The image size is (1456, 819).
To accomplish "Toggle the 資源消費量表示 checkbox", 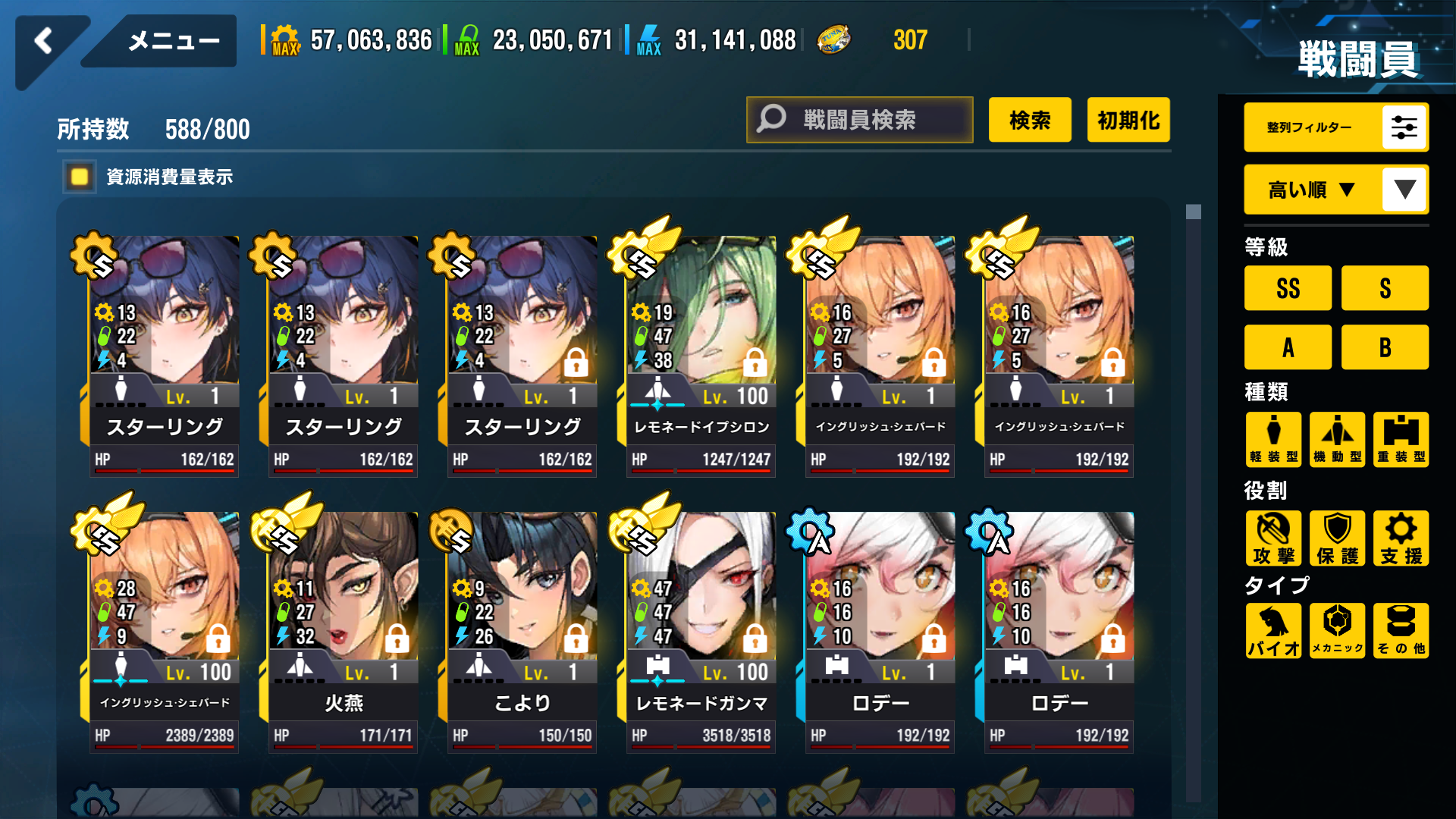I will pyautogui.click(x=80, y=177).
